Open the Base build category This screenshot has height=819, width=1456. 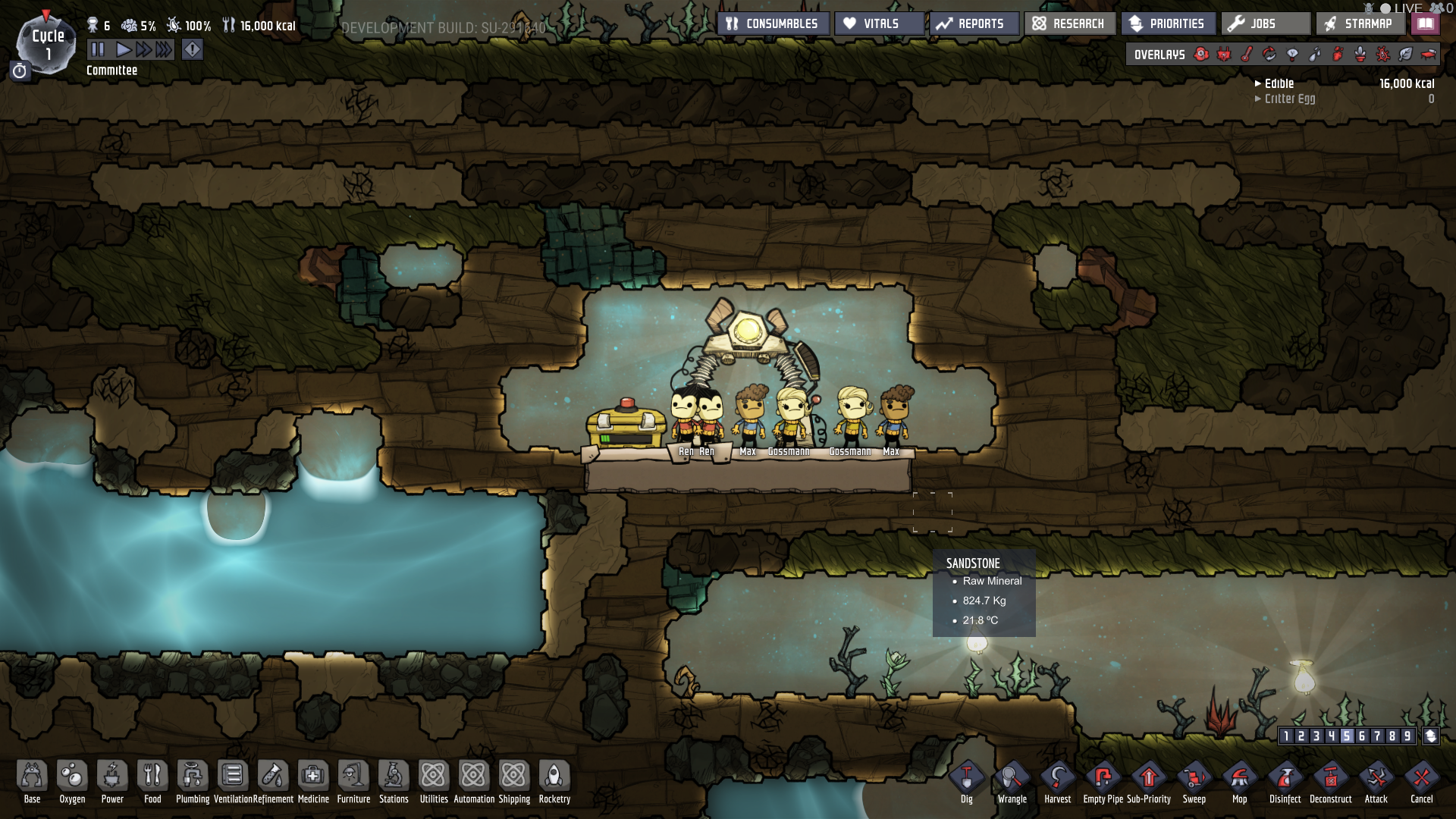pos(32,781)
